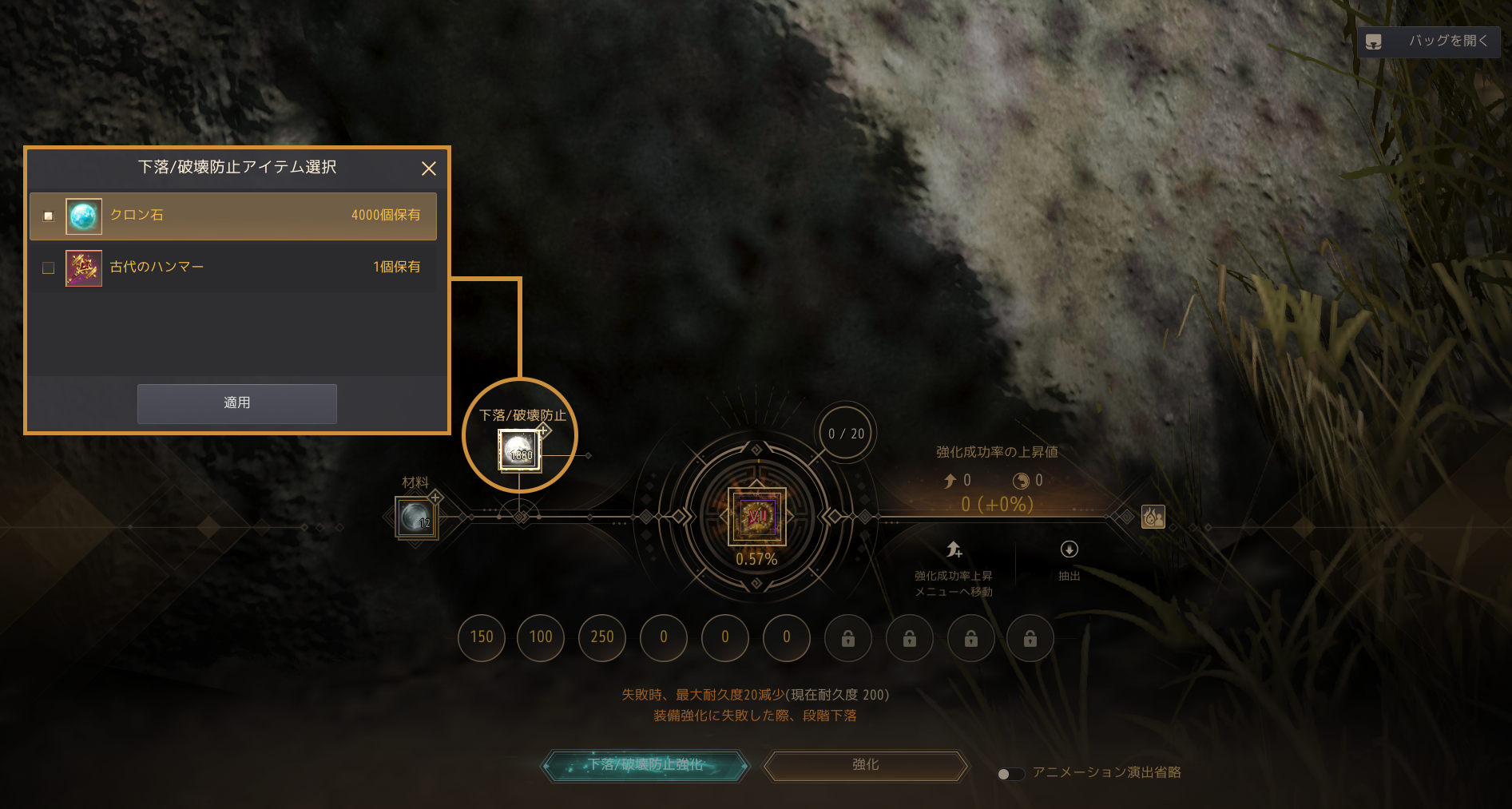Select the 材料 material slot
The height and width of the screenshot is (809, 1512).
coord(415,518)
